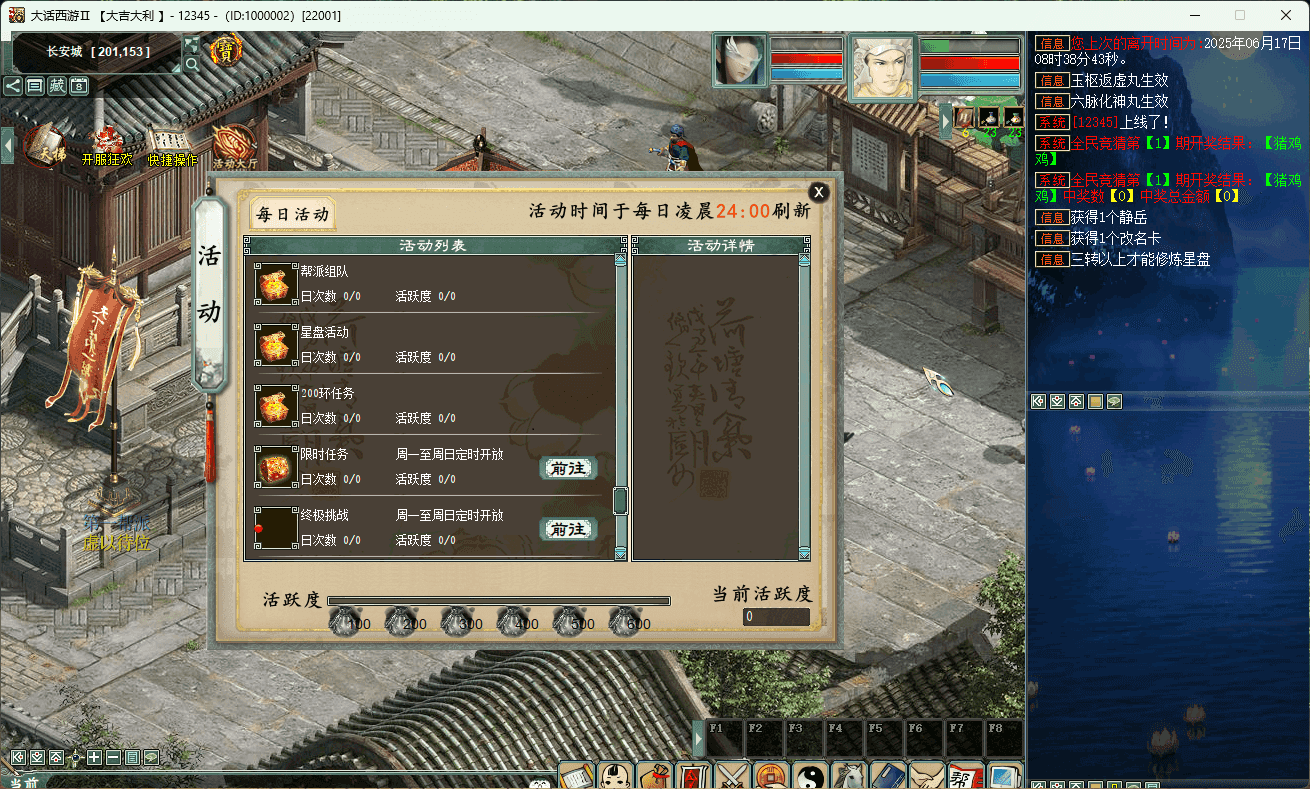Click 前往 for the 终极挑战 activity

tap(568, 529)
